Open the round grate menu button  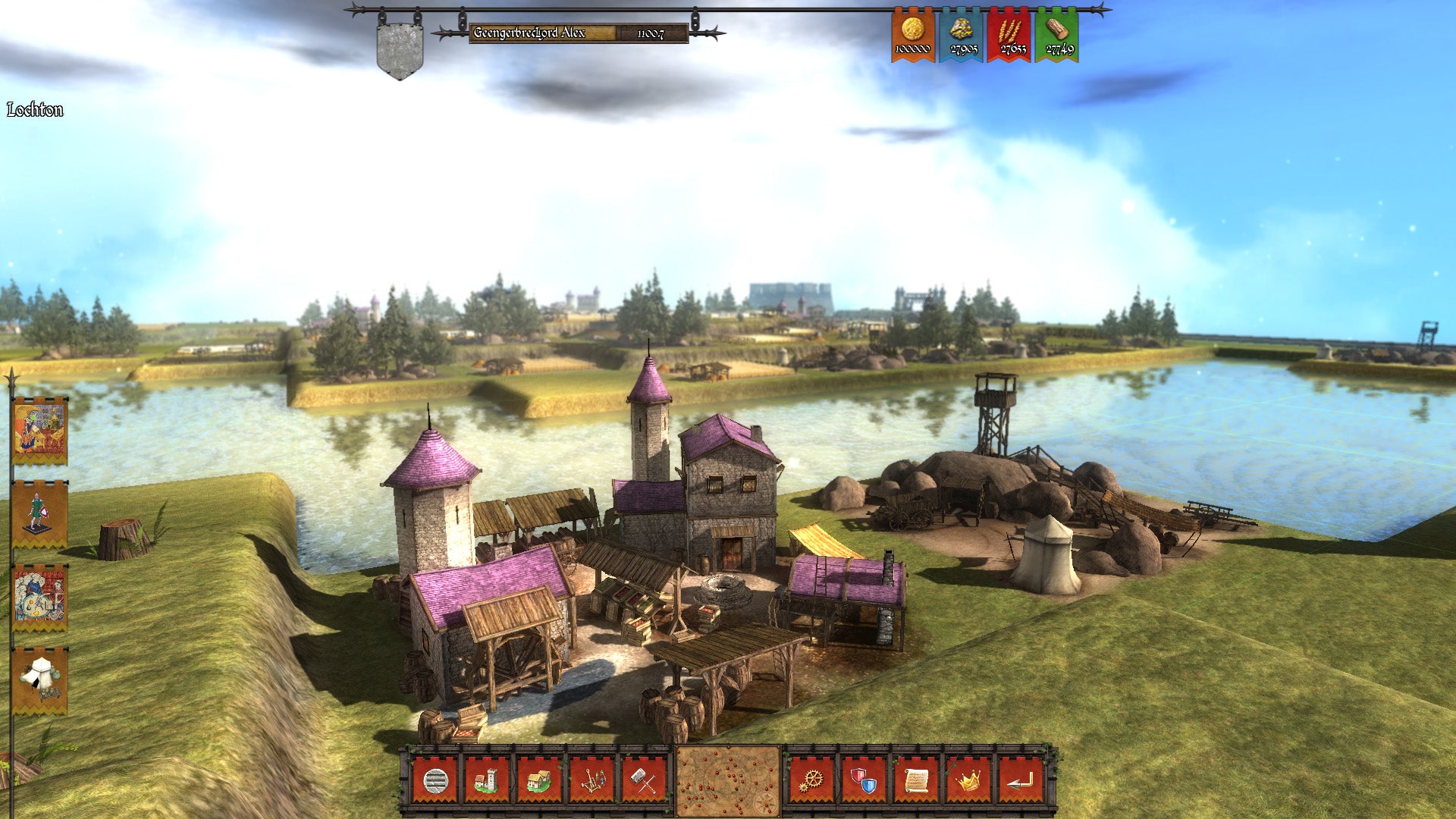pyautogui.click(x=435, y=780)
